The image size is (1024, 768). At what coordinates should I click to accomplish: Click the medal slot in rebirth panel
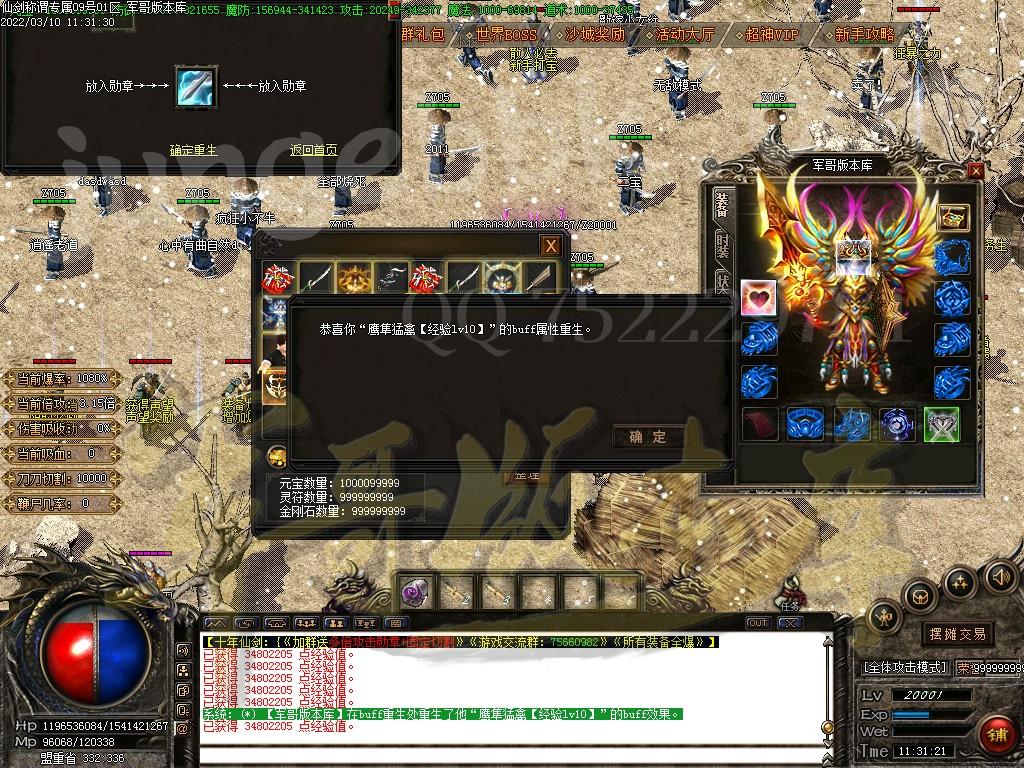coord(196,87)
